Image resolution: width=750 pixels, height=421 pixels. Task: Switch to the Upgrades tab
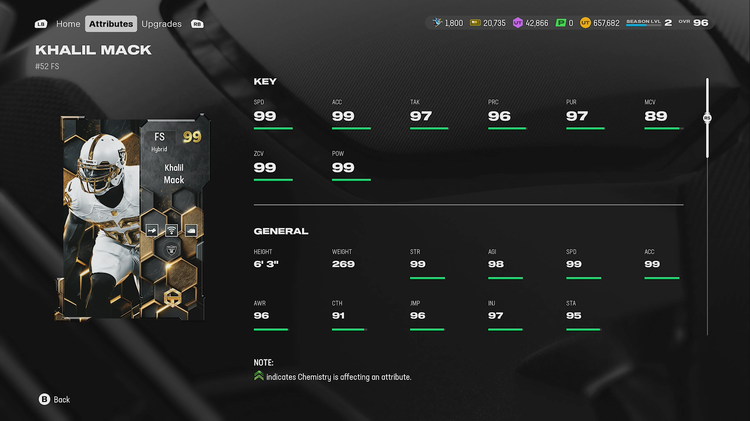click(161, 23)
